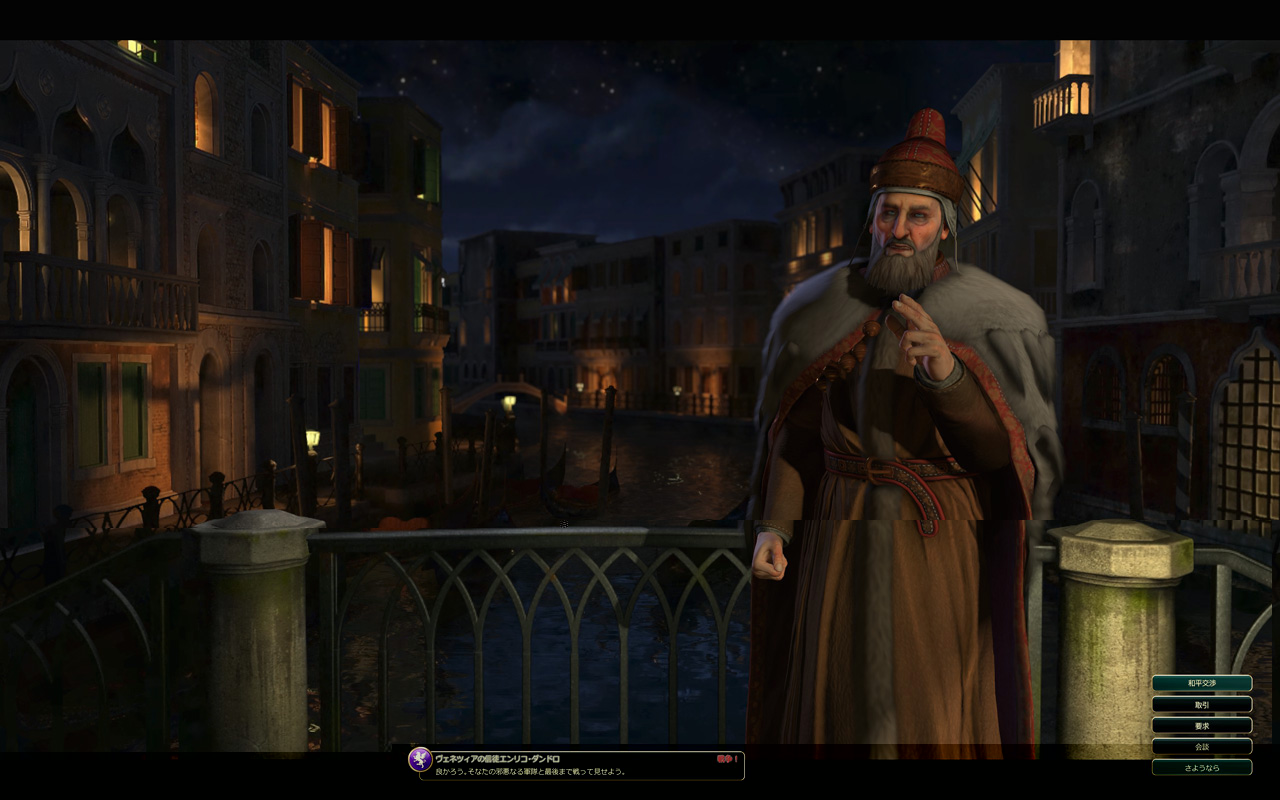Image resolution: width=1280 pixels, height=800 pixels.
Task: Choose the 会談 discussion option
Action: (1201, 746)
